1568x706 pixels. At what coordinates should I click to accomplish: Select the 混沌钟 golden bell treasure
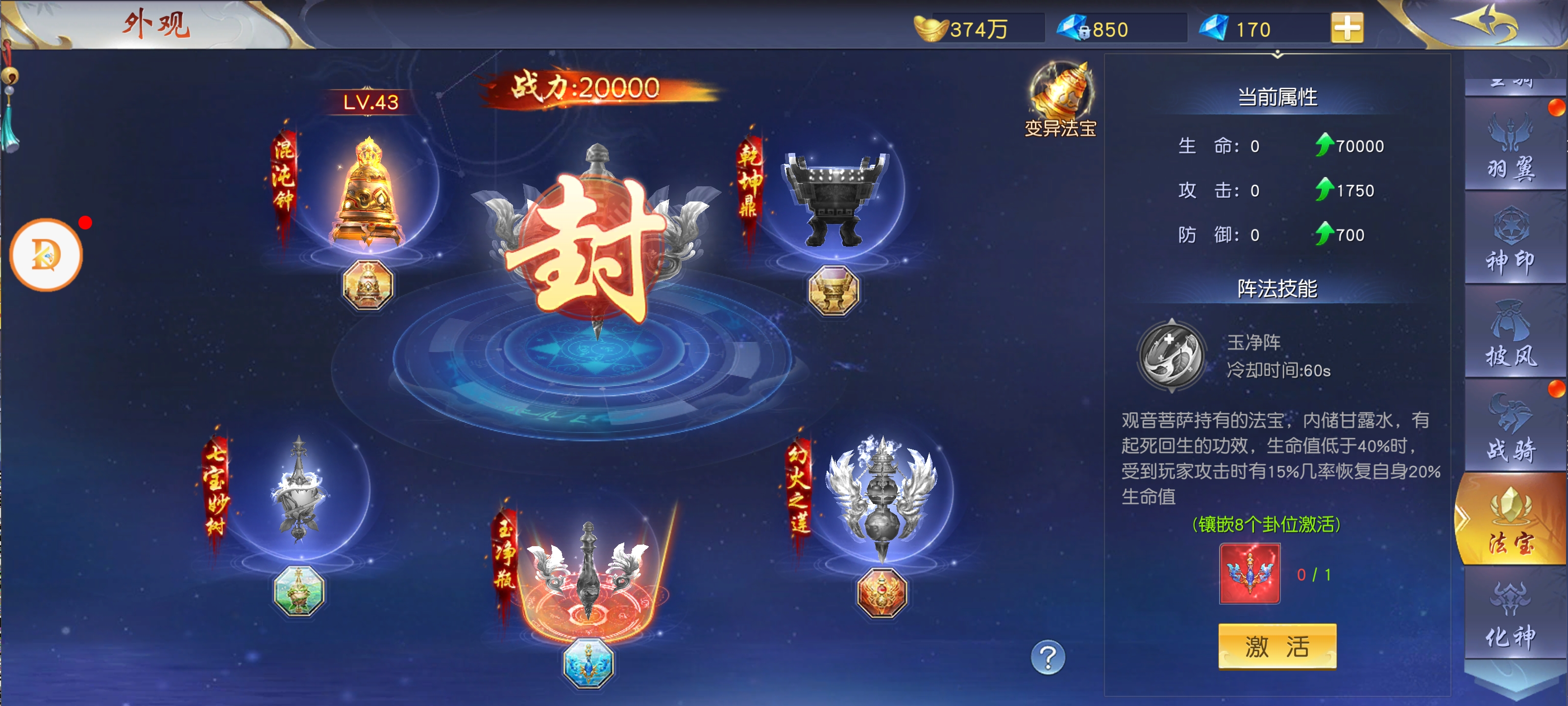coord(367,195)
